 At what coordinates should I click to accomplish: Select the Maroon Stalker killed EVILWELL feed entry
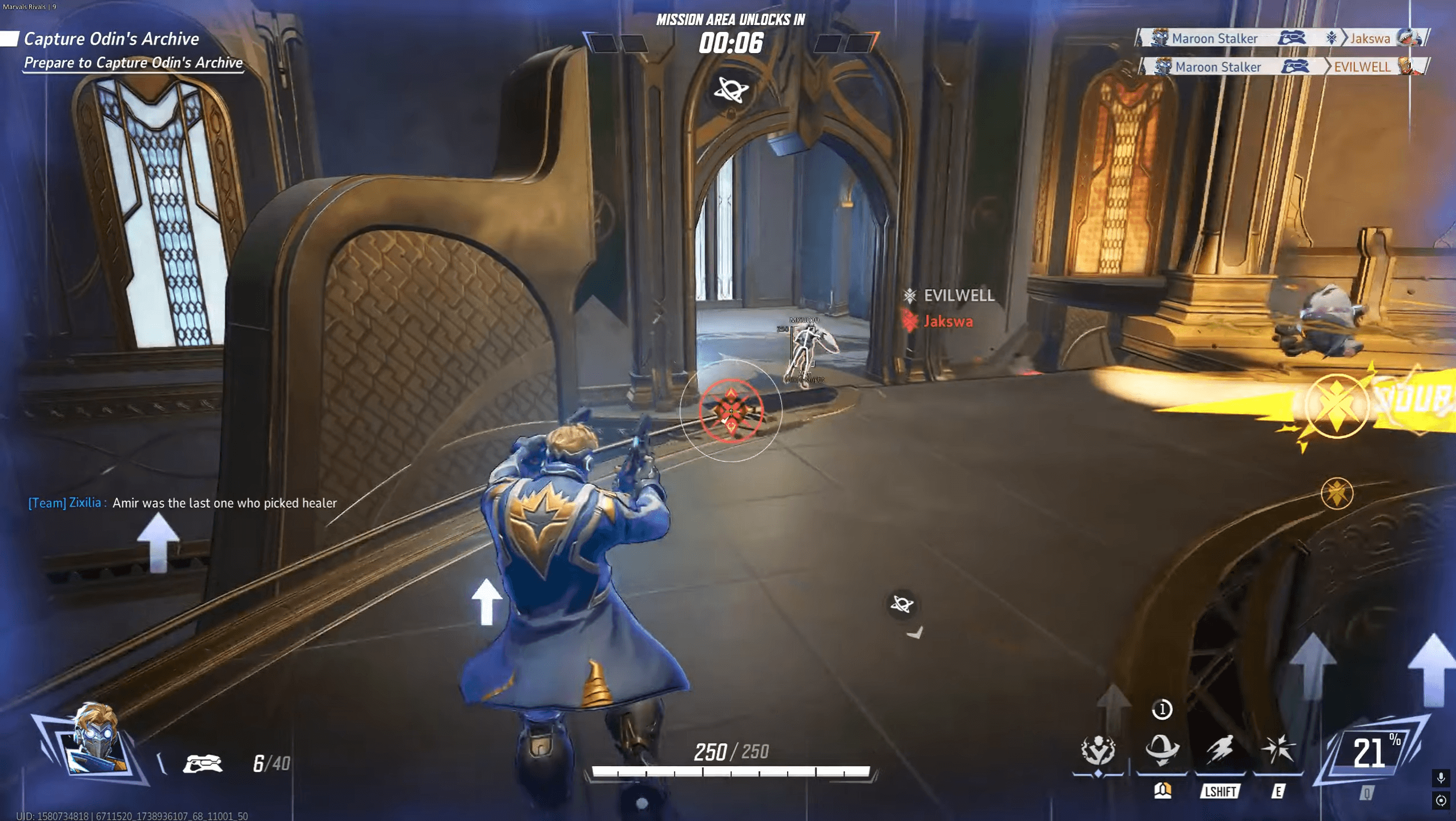point(1284,67)
